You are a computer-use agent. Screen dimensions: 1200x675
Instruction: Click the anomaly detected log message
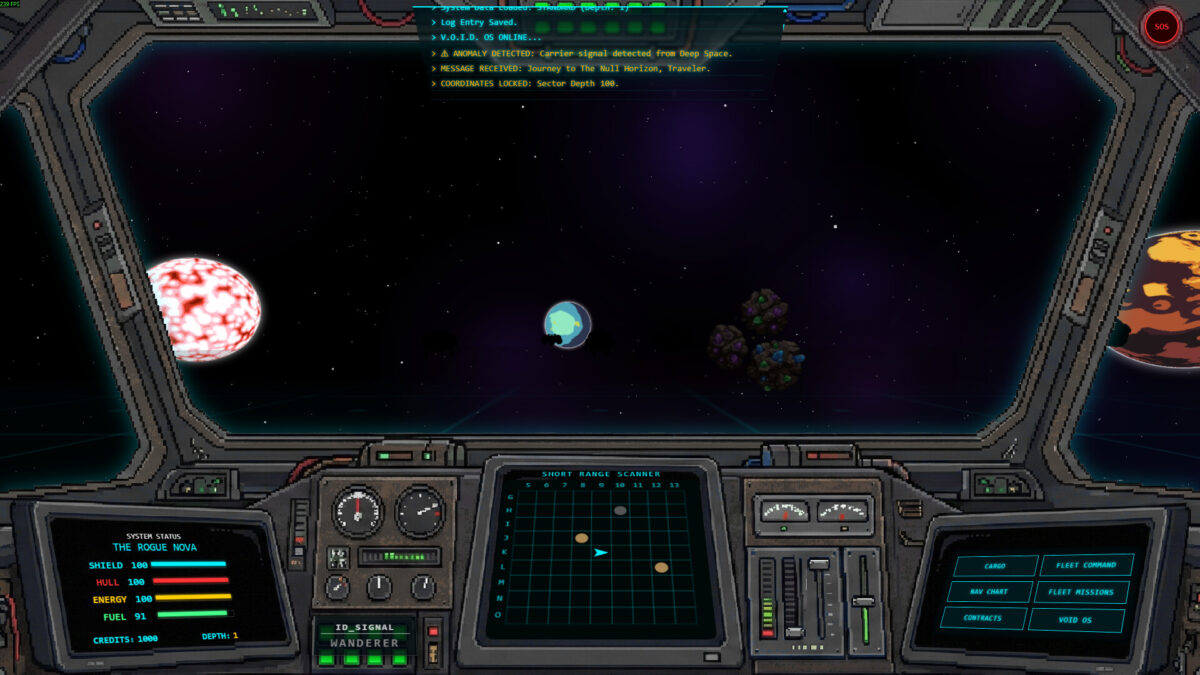click(x=586, y=53)
